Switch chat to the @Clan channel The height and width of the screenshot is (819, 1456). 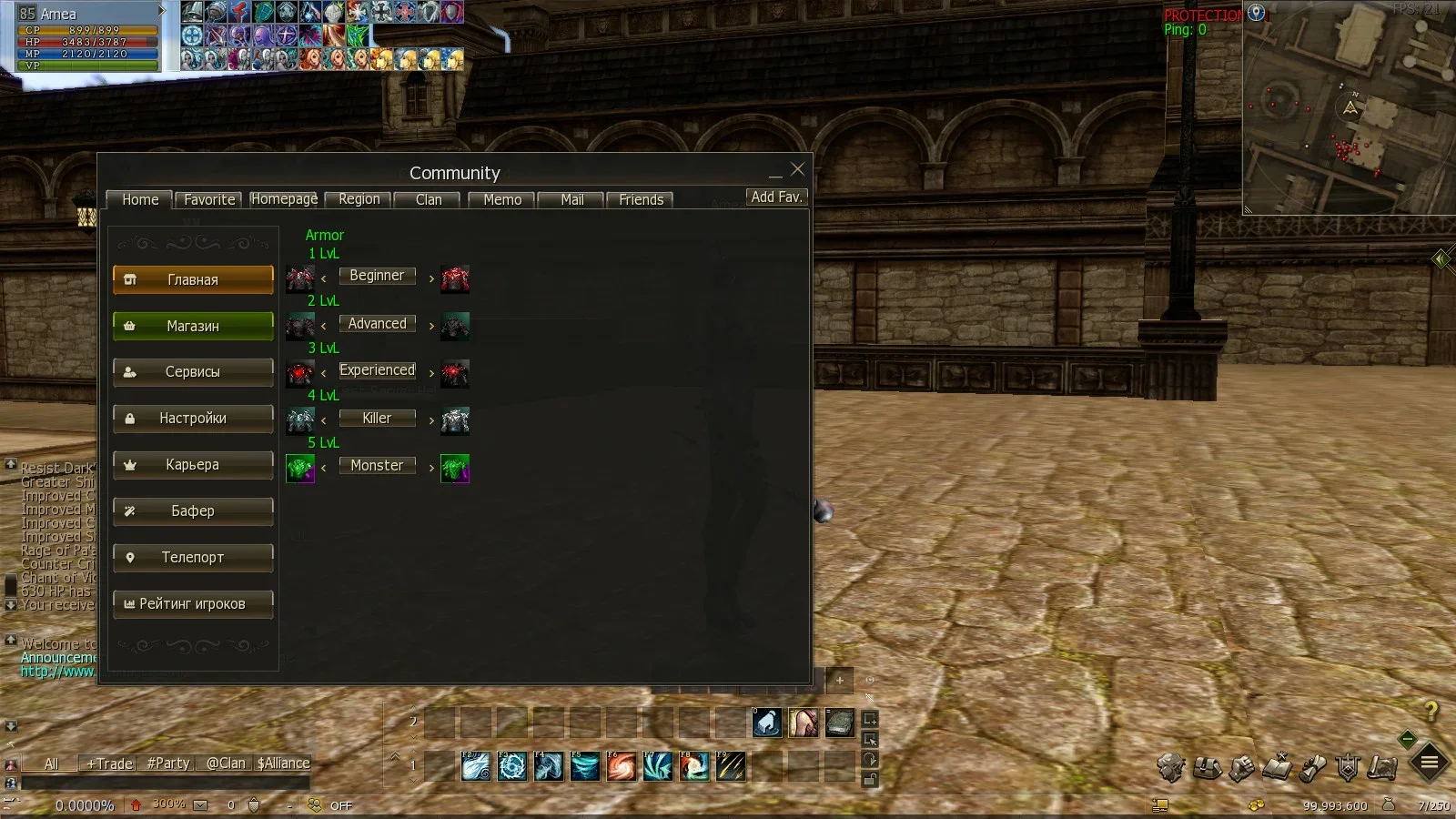coord(226,763)
